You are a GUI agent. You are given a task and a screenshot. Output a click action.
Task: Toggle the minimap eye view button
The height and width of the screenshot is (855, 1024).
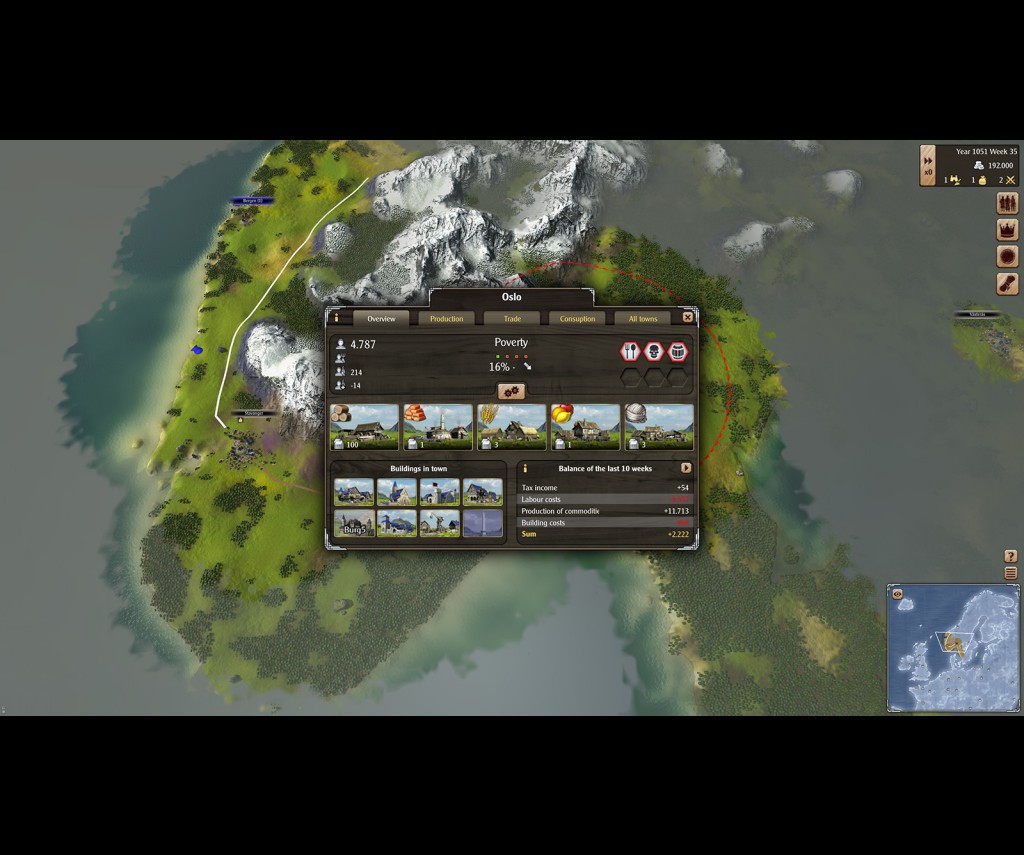click(x=898, y=594)
